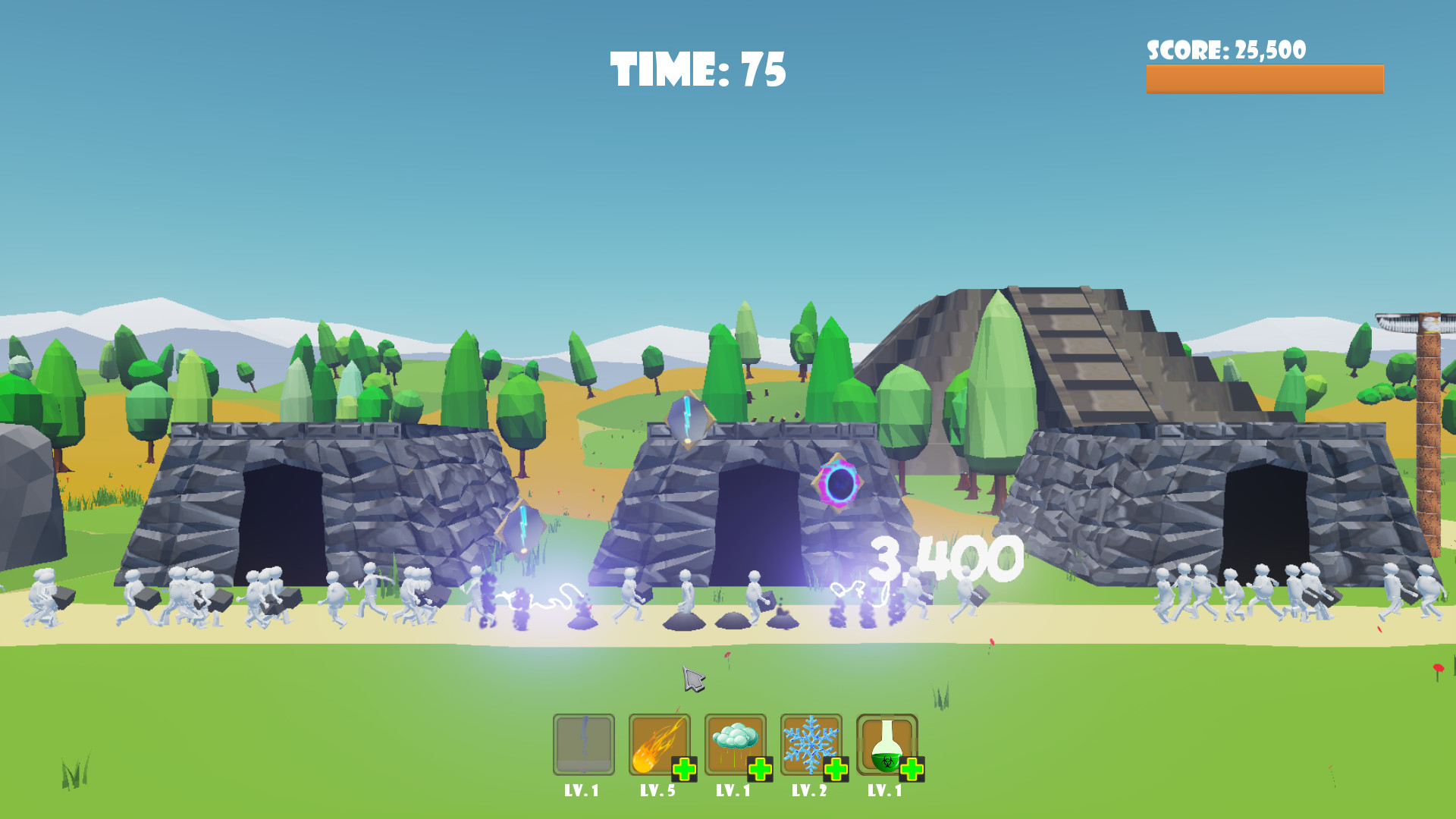1456x819 pixels.
Task: Click the glowing purple portal ring
Action: point(838,483)
